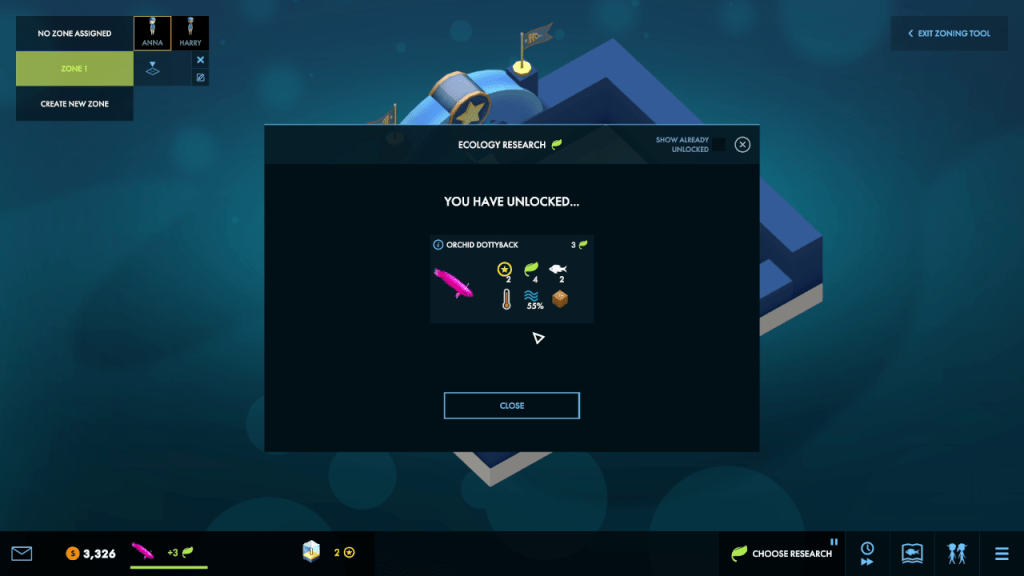The height and width of the screenshot is (576, 1024).
Task: Open the fish encyclopedia book
Action: (x=911, y=553)
